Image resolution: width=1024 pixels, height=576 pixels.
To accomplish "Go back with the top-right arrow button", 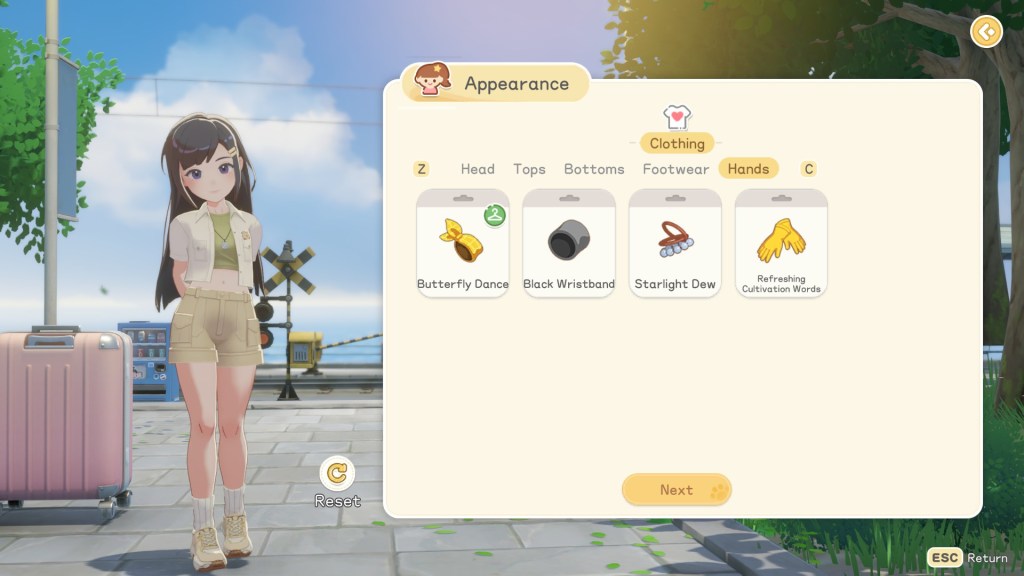I will (986, 32).
